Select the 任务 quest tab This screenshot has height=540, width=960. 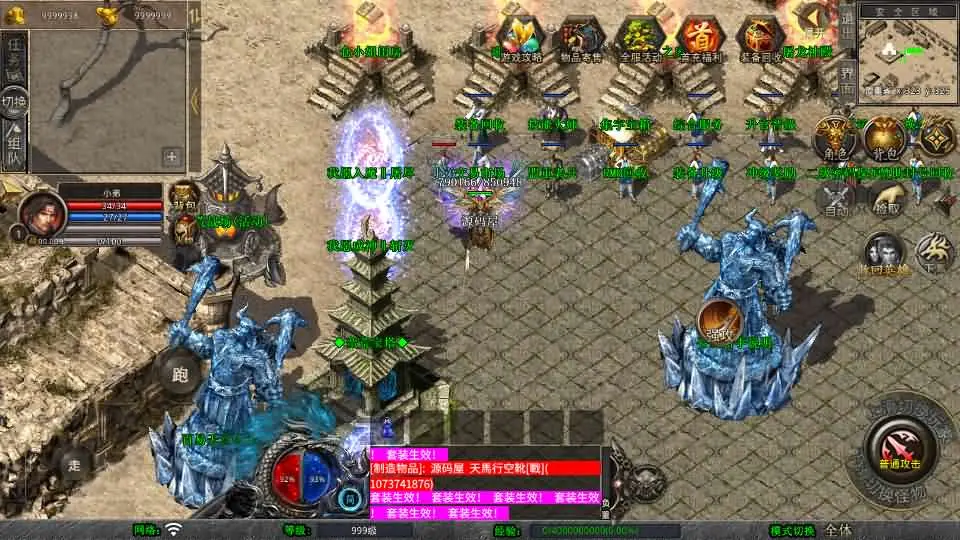pyautogui.click(x=14, y=60)
